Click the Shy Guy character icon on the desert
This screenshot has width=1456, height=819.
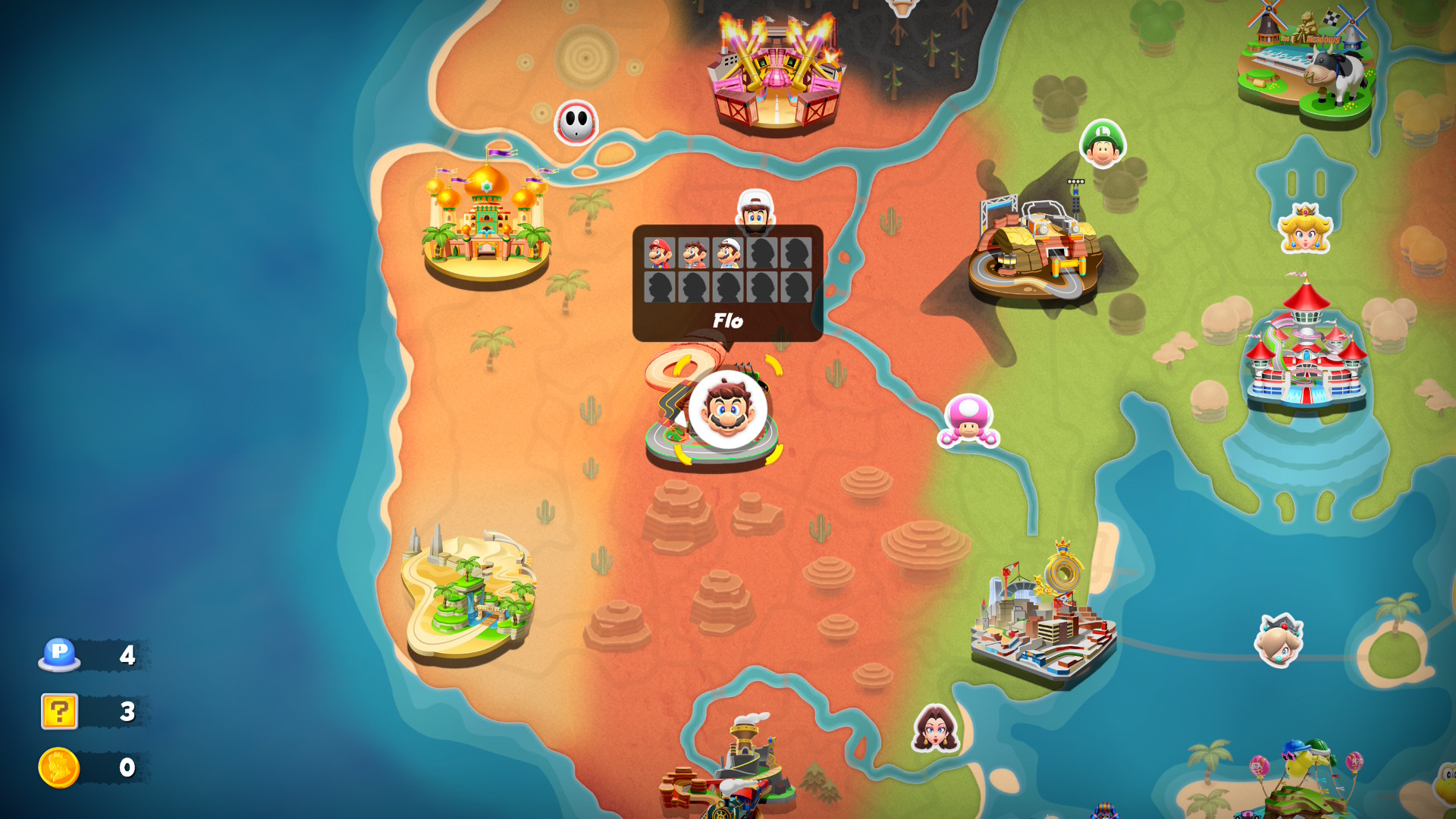(x=578, y=124)
